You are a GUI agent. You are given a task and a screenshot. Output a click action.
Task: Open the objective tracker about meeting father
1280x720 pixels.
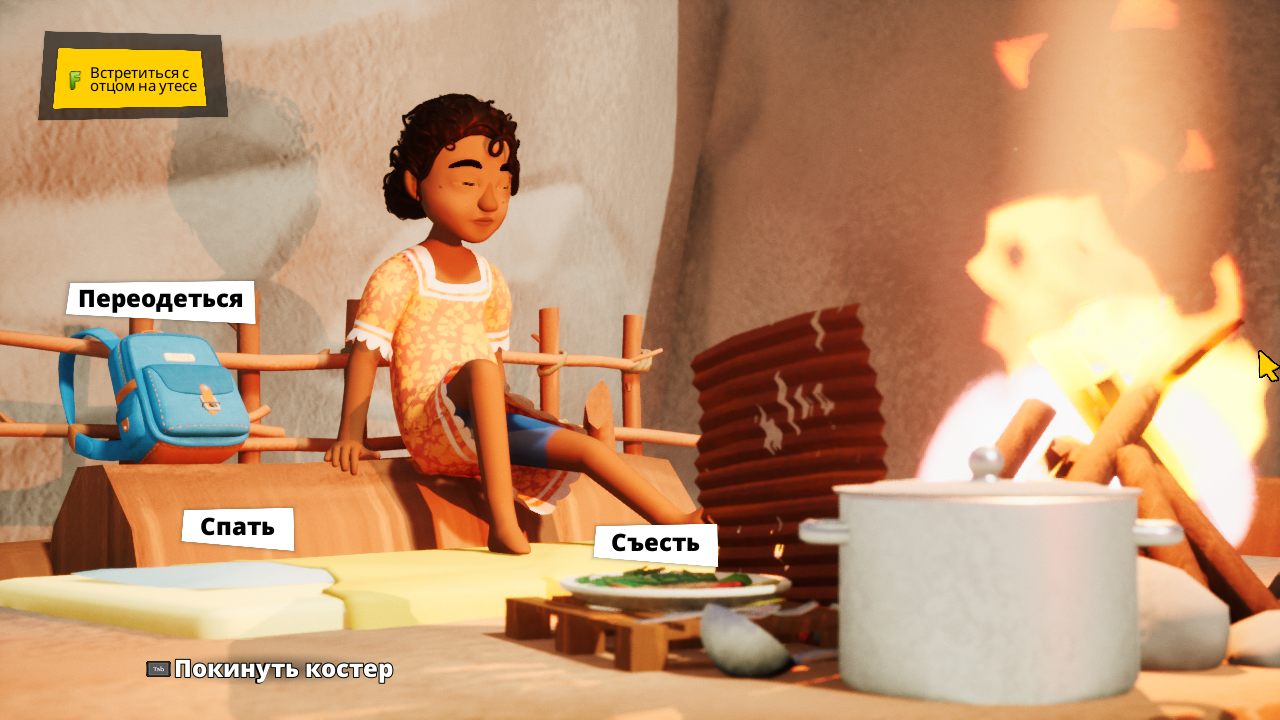point(132,80)
